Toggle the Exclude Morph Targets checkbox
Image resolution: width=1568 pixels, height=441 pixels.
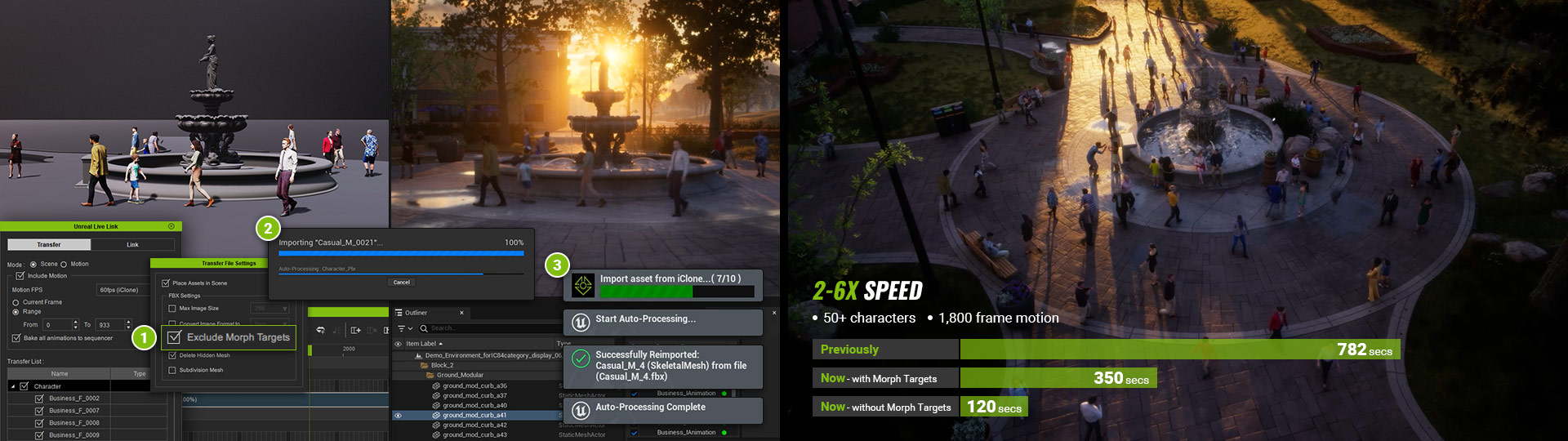tap(174, 337)
